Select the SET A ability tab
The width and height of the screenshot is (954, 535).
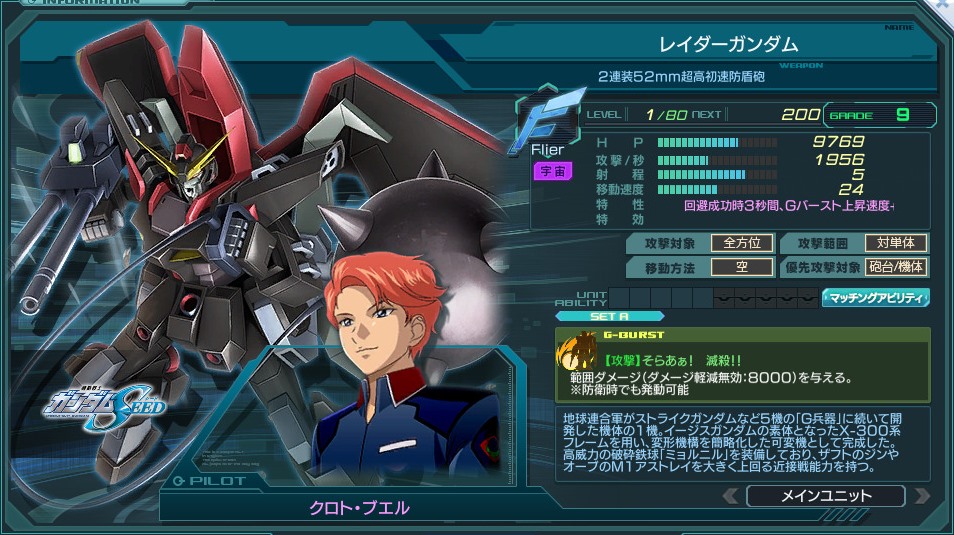point(609,316)
